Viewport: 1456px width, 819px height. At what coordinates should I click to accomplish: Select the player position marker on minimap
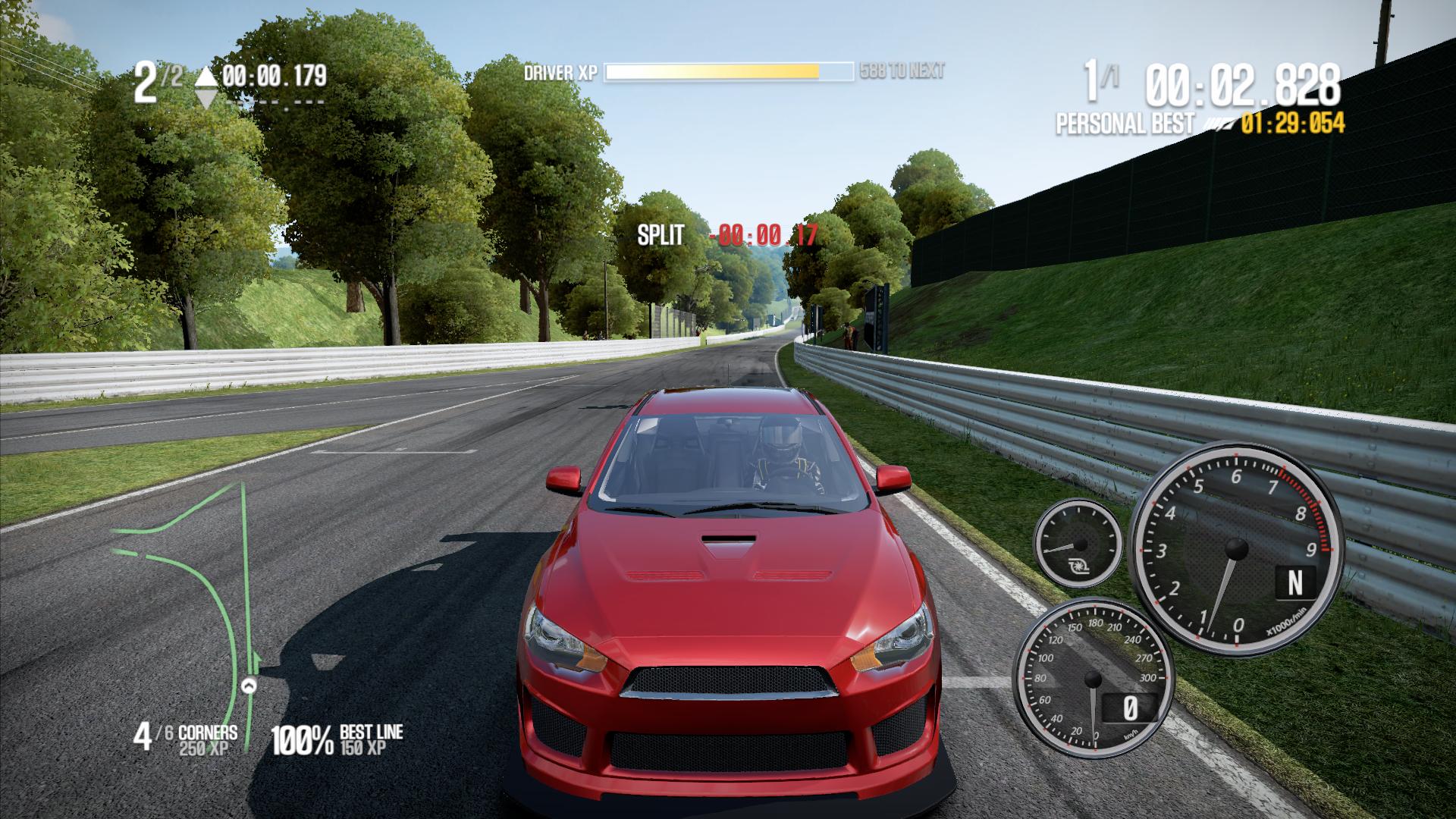point(248,686)
